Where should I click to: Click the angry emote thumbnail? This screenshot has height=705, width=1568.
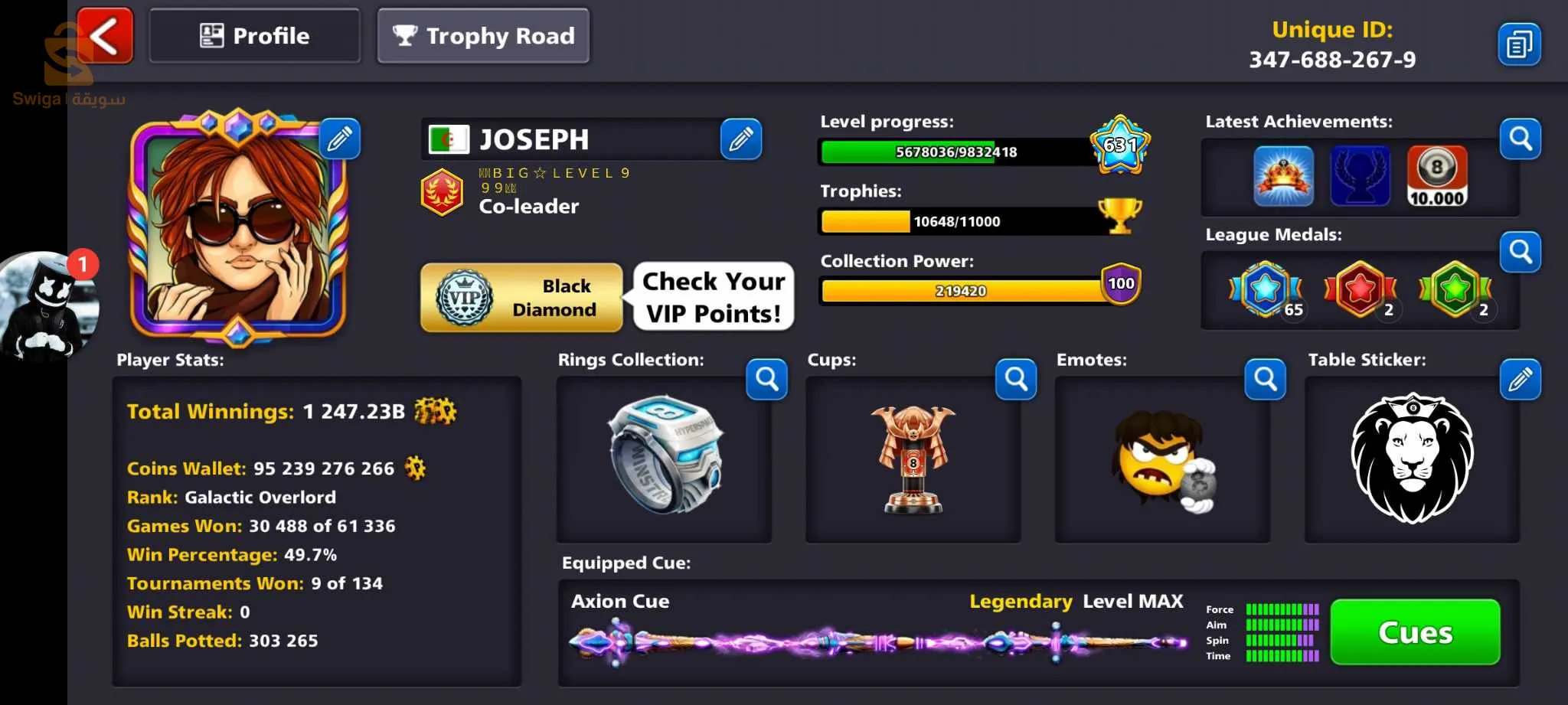(x=1162, y=461)
